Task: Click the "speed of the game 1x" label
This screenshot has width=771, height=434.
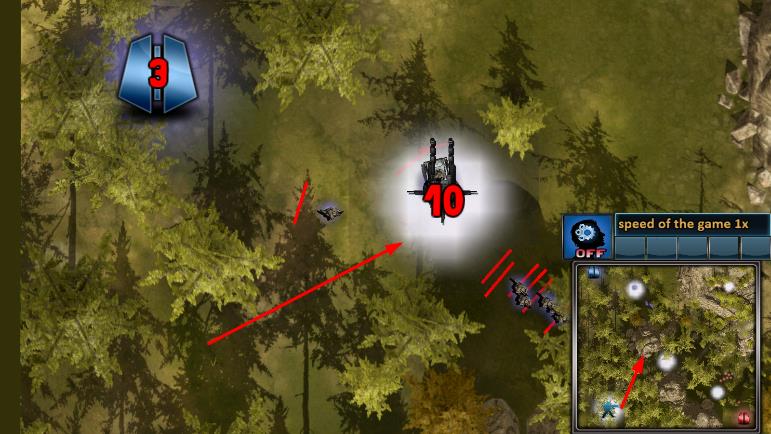Action: [691, 224]
